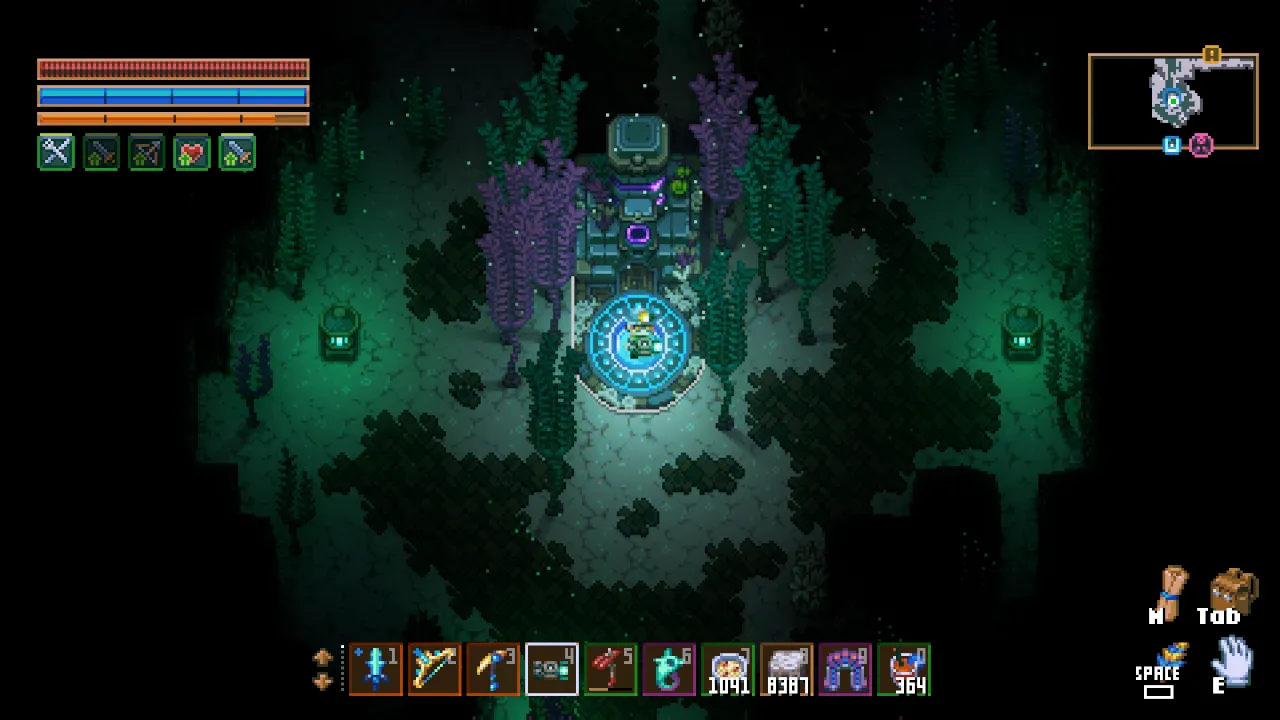Viewport: 1280px width, 720px height.
Task: Choose the grey stack of 8387
Action: point(787,669)
